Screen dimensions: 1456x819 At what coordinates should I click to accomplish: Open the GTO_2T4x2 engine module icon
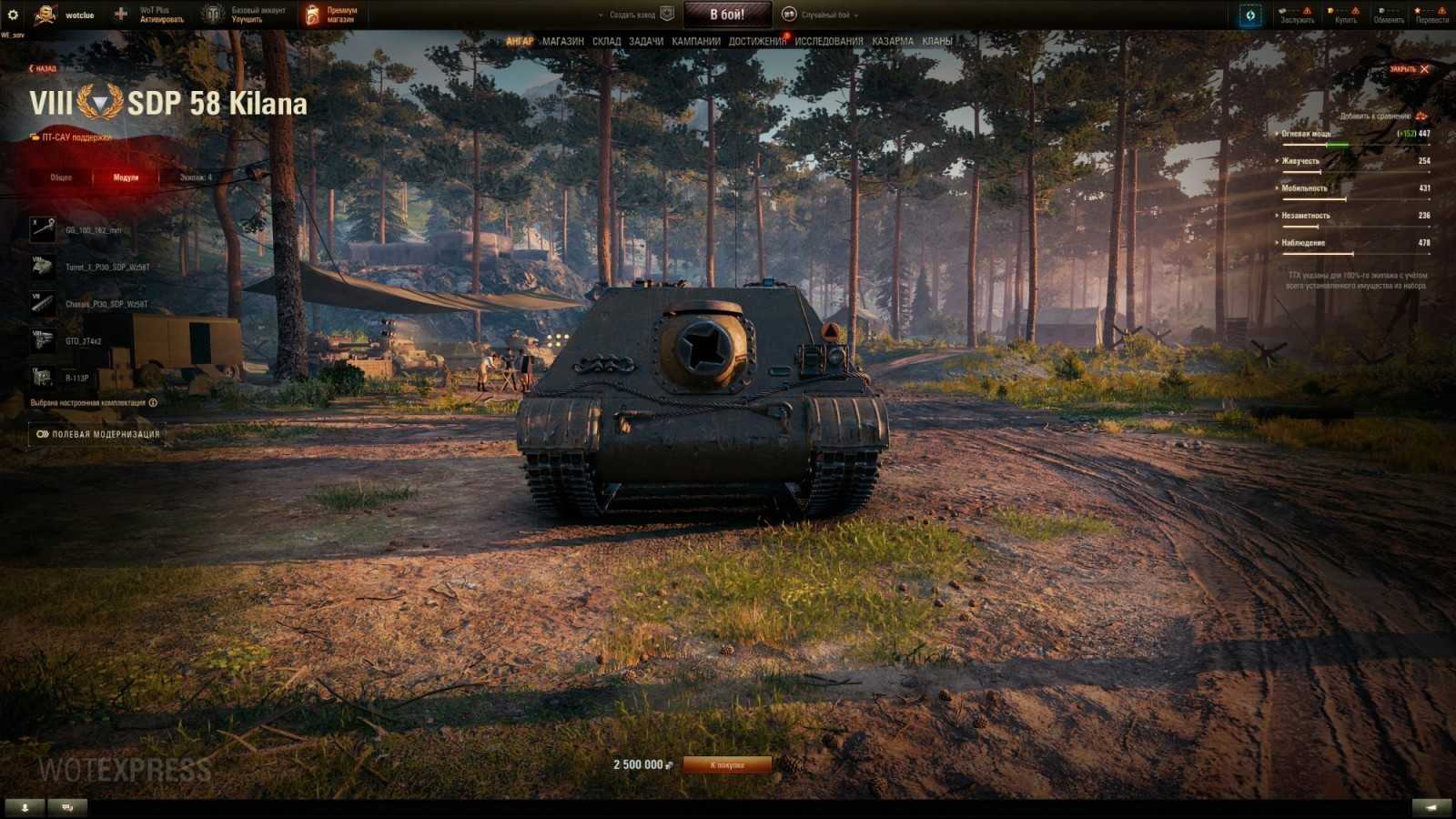click(x=41, y=340)
